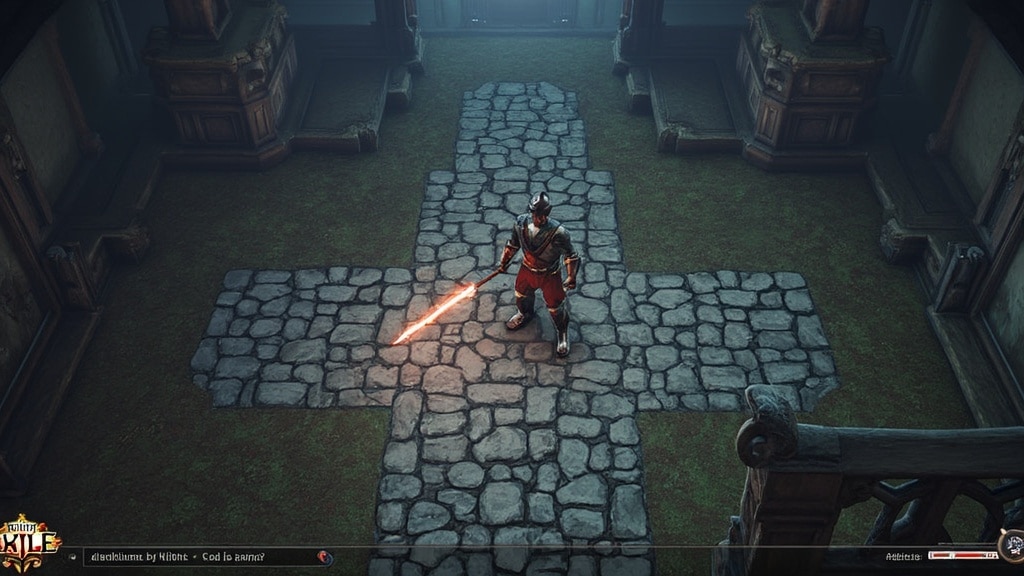Image resolution: width=1024 pixels, height=576 pixels.
Task: Open the round emblem icon beside the red bar
Action: pos(1012,547)
